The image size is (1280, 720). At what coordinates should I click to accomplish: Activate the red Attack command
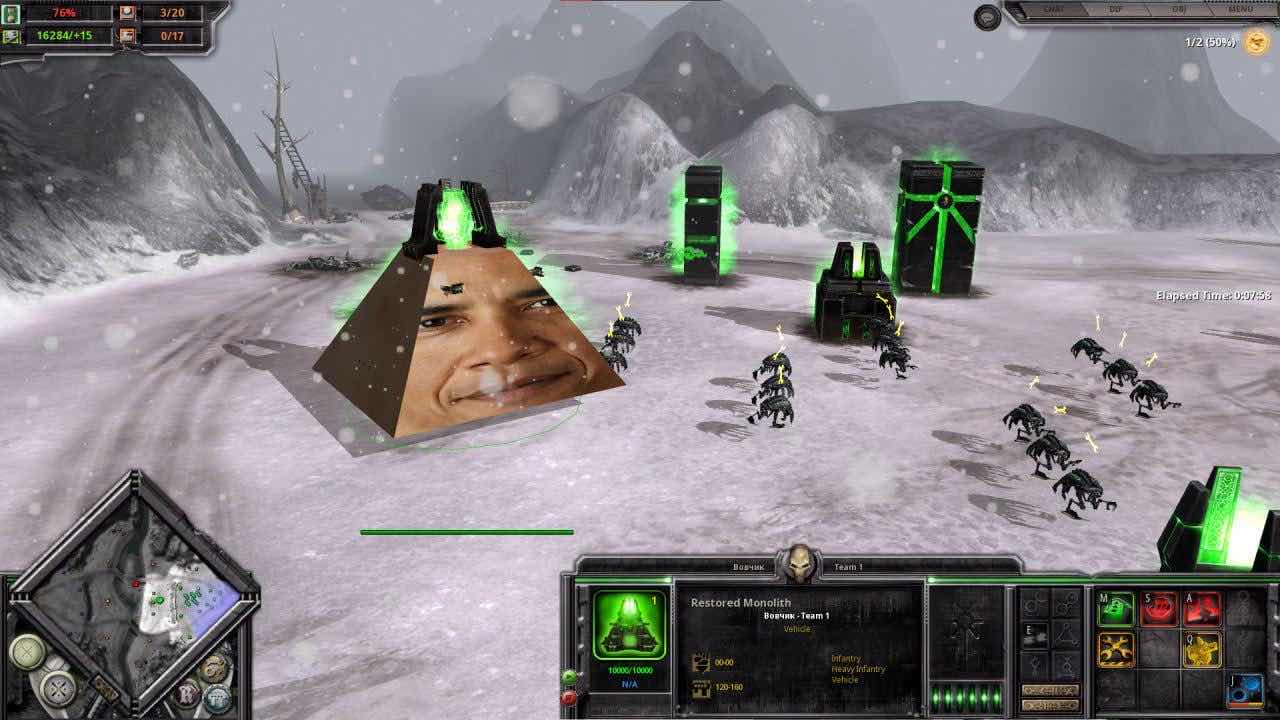pyautogui.click(x=1202, y=608)
